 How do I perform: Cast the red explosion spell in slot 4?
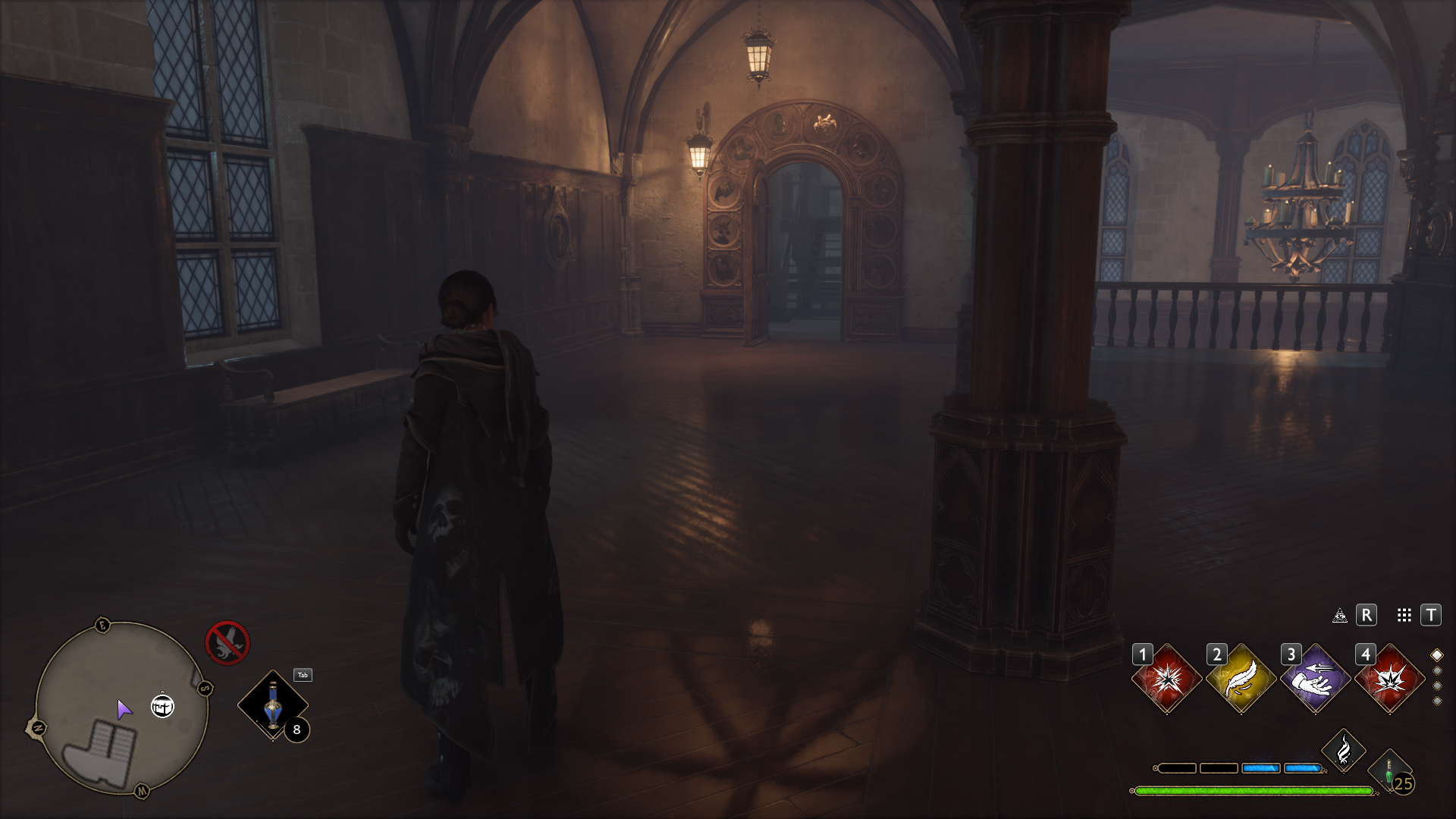pyautogui.click(x=1390, y=678)
